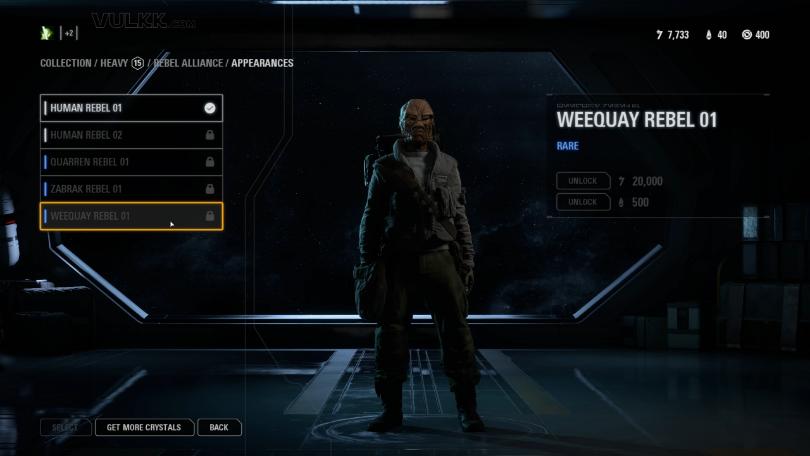Return to Collection in the breadcrumb
Viewport: 810px width, 456px height.
[65, 63]
